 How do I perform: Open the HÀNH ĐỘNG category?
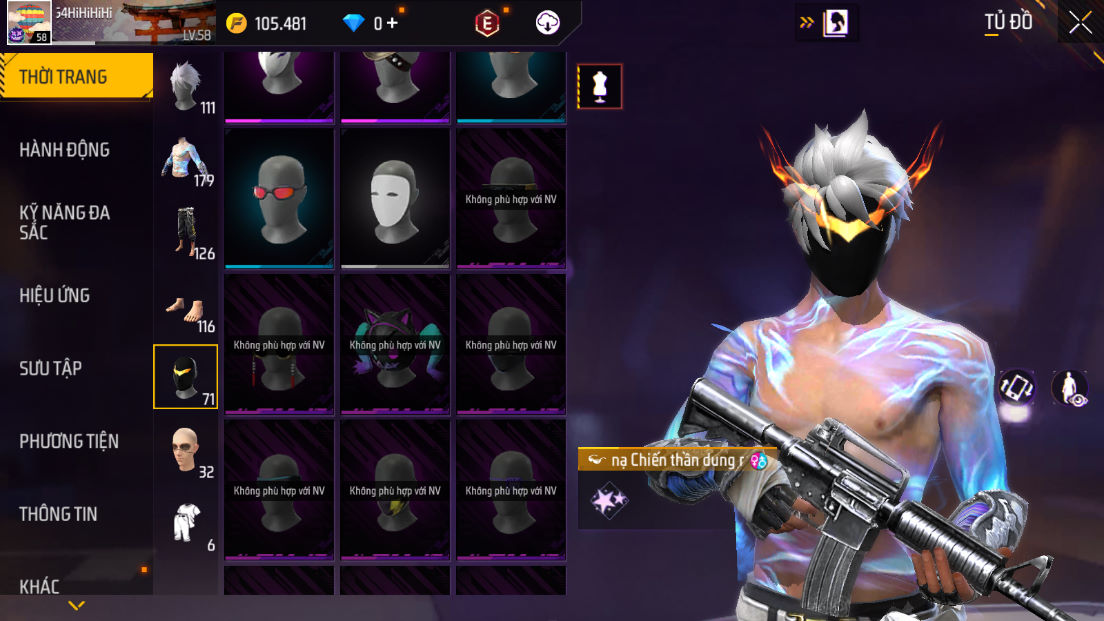(65, 150)
